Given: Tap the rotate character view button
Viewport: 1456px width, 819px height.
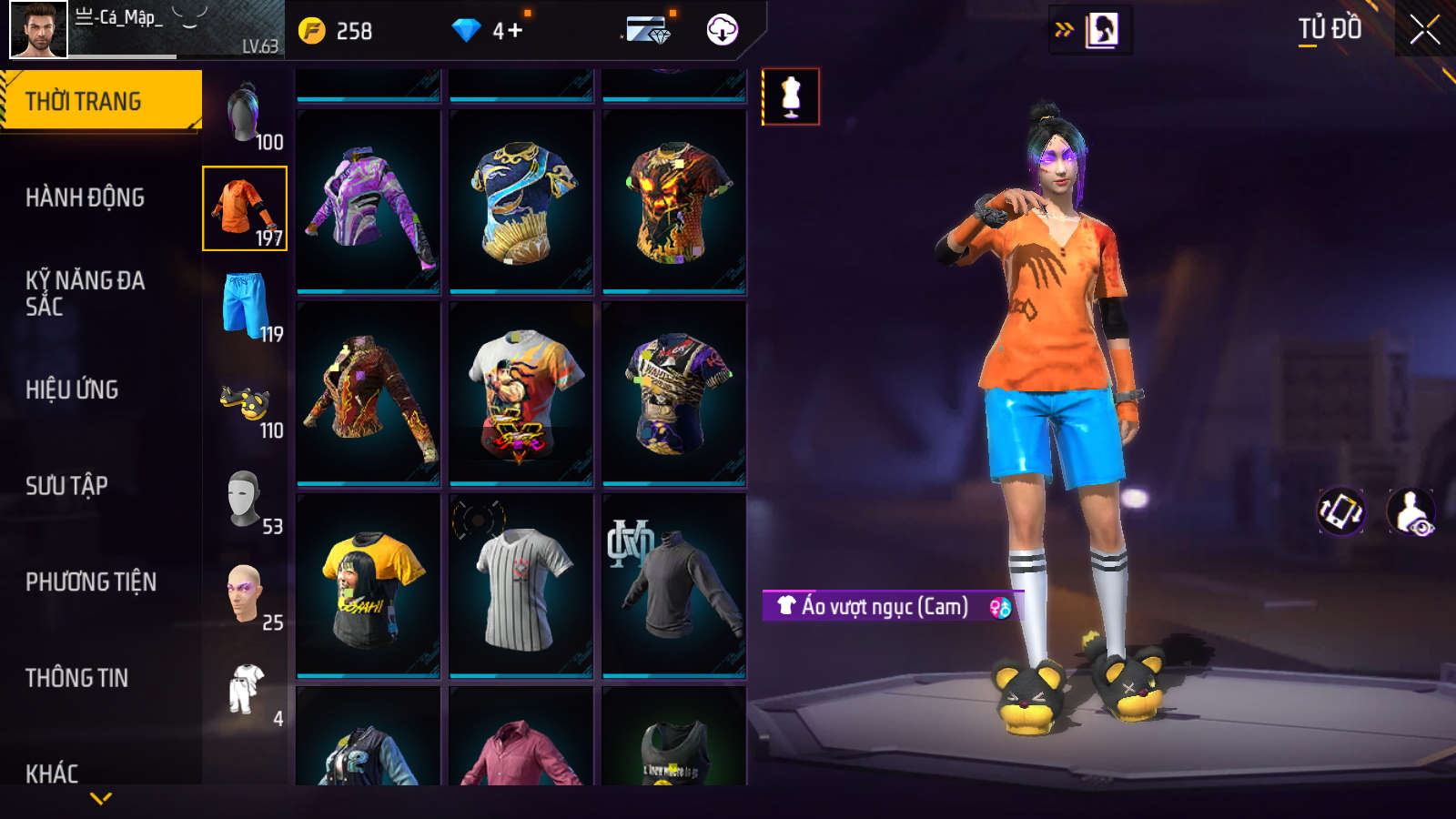Looking at the screenshot, I should [1341, 511].
